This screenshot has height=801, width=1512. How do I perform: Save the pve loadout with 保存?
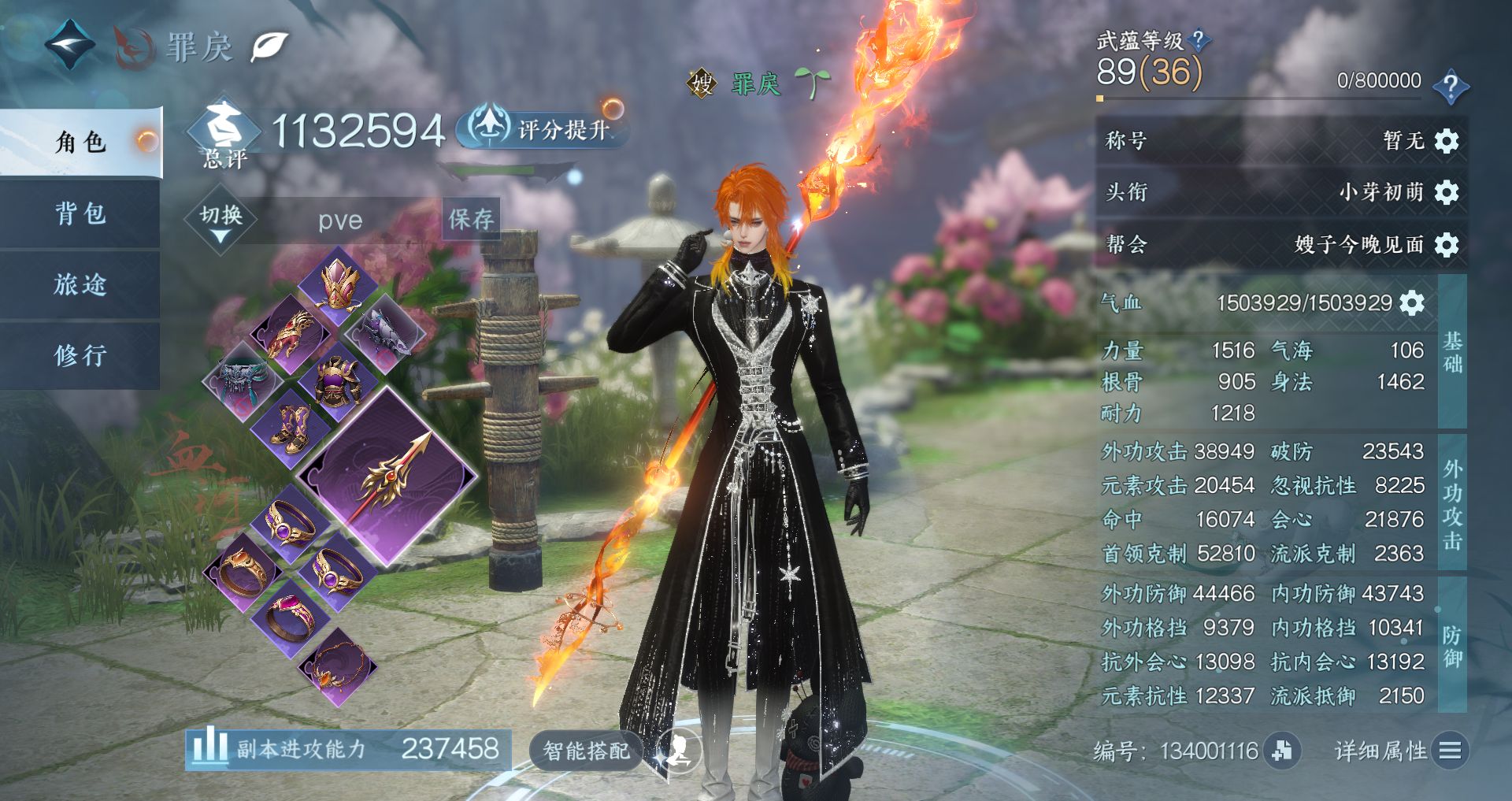pos(471,219)
